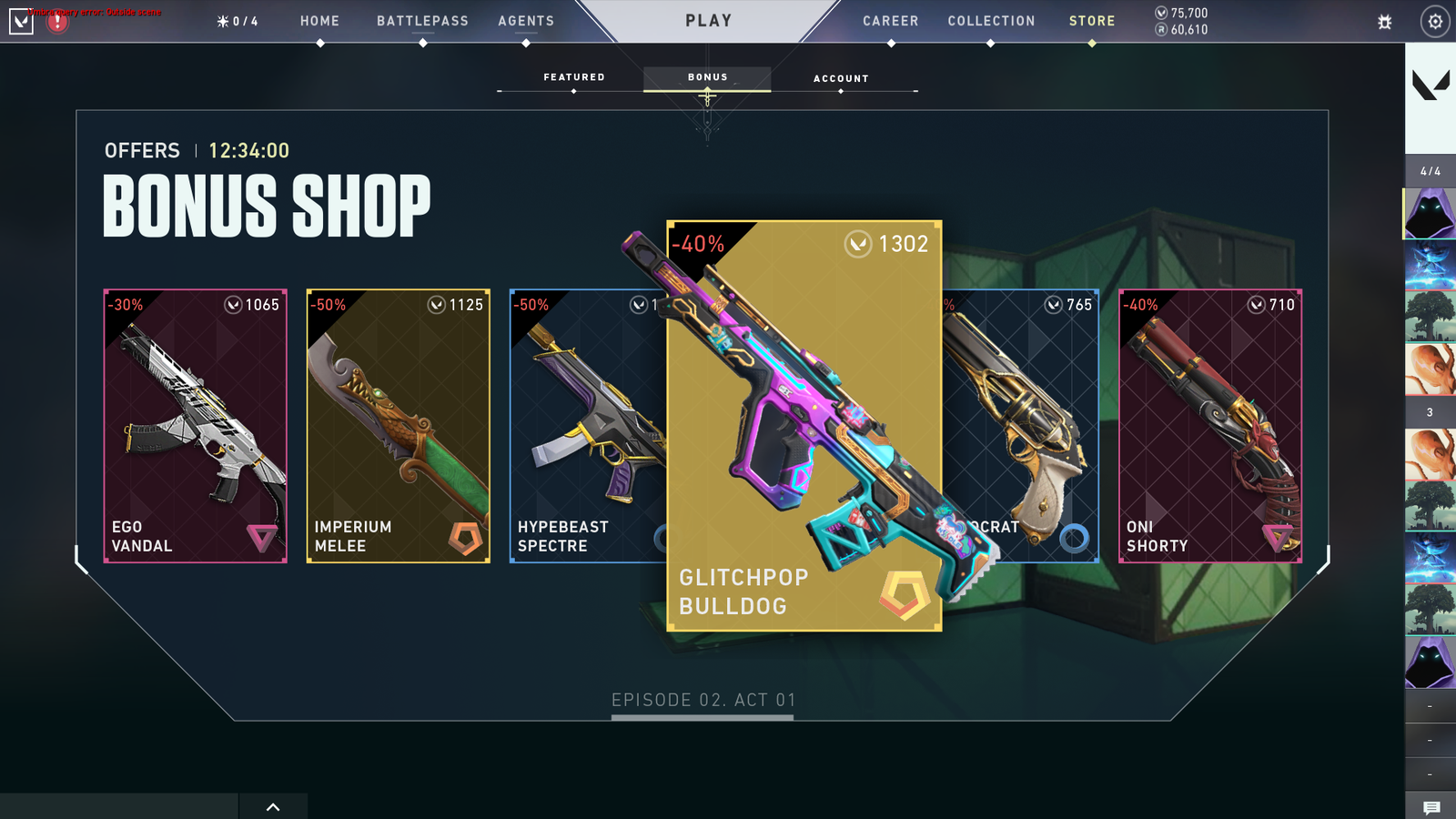Open the Collection menu
1456x819 pixels.
coord(991,21)
